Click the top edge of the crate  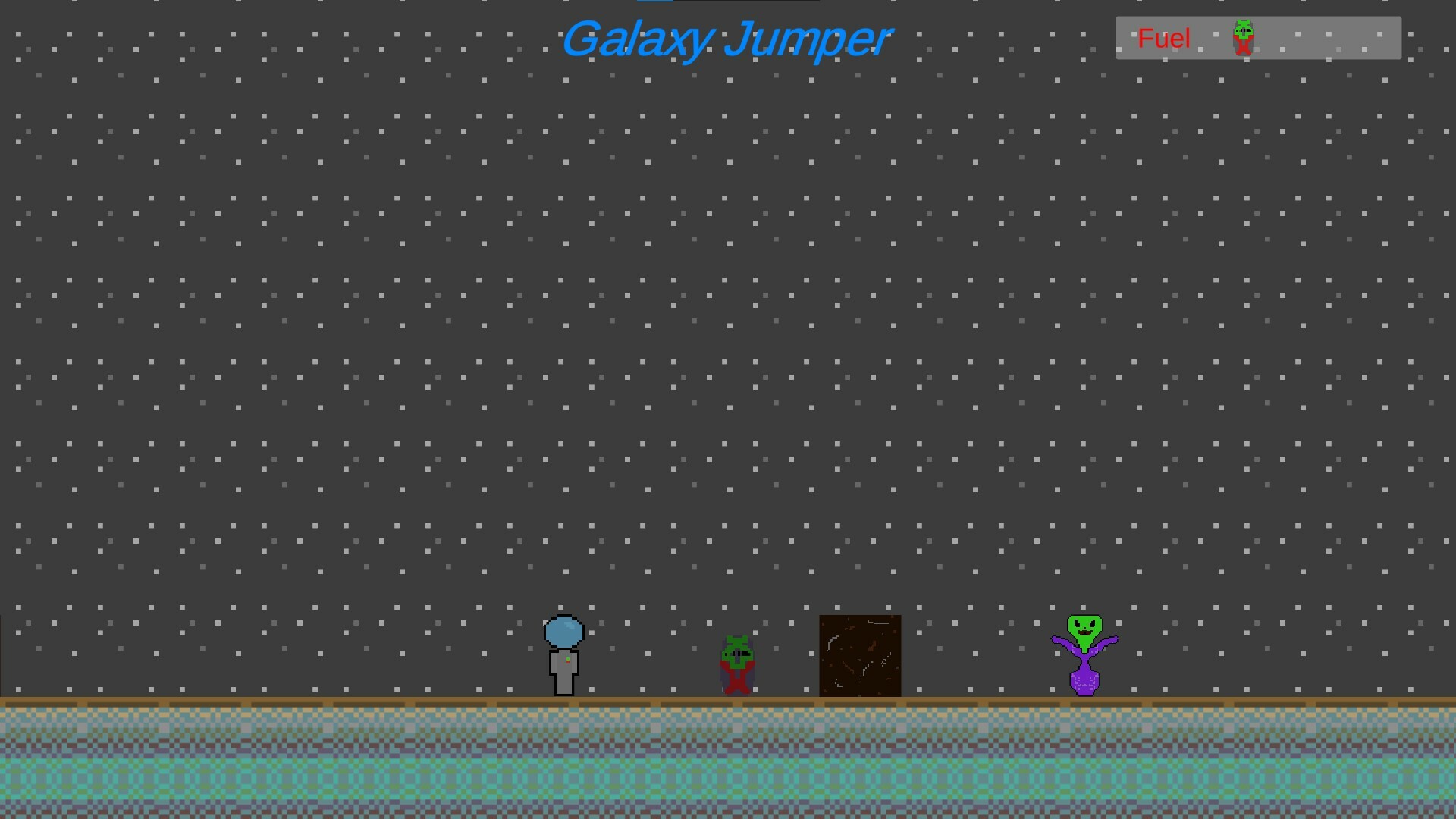[859, 618]
